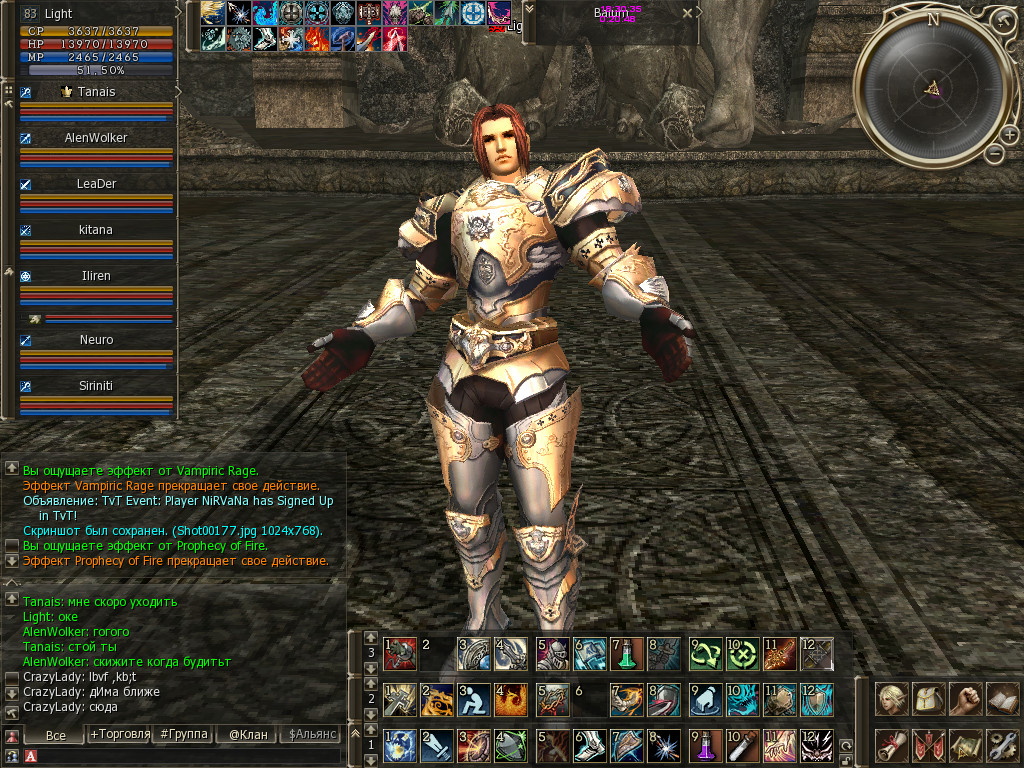Select the Все chat tab

pos(56,735)
